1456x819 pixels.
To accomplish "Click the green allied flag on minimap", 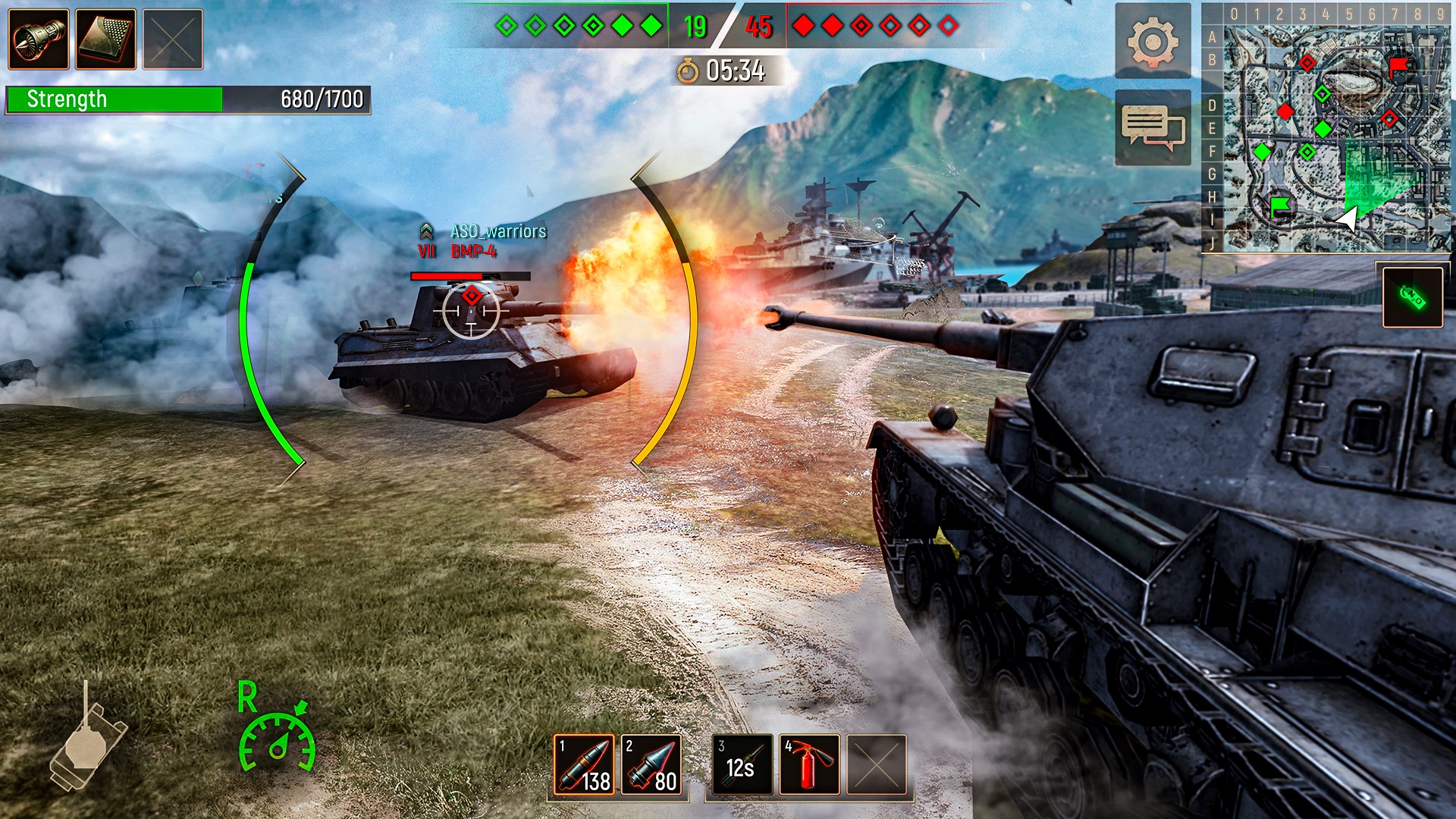I will [1280, 205].
